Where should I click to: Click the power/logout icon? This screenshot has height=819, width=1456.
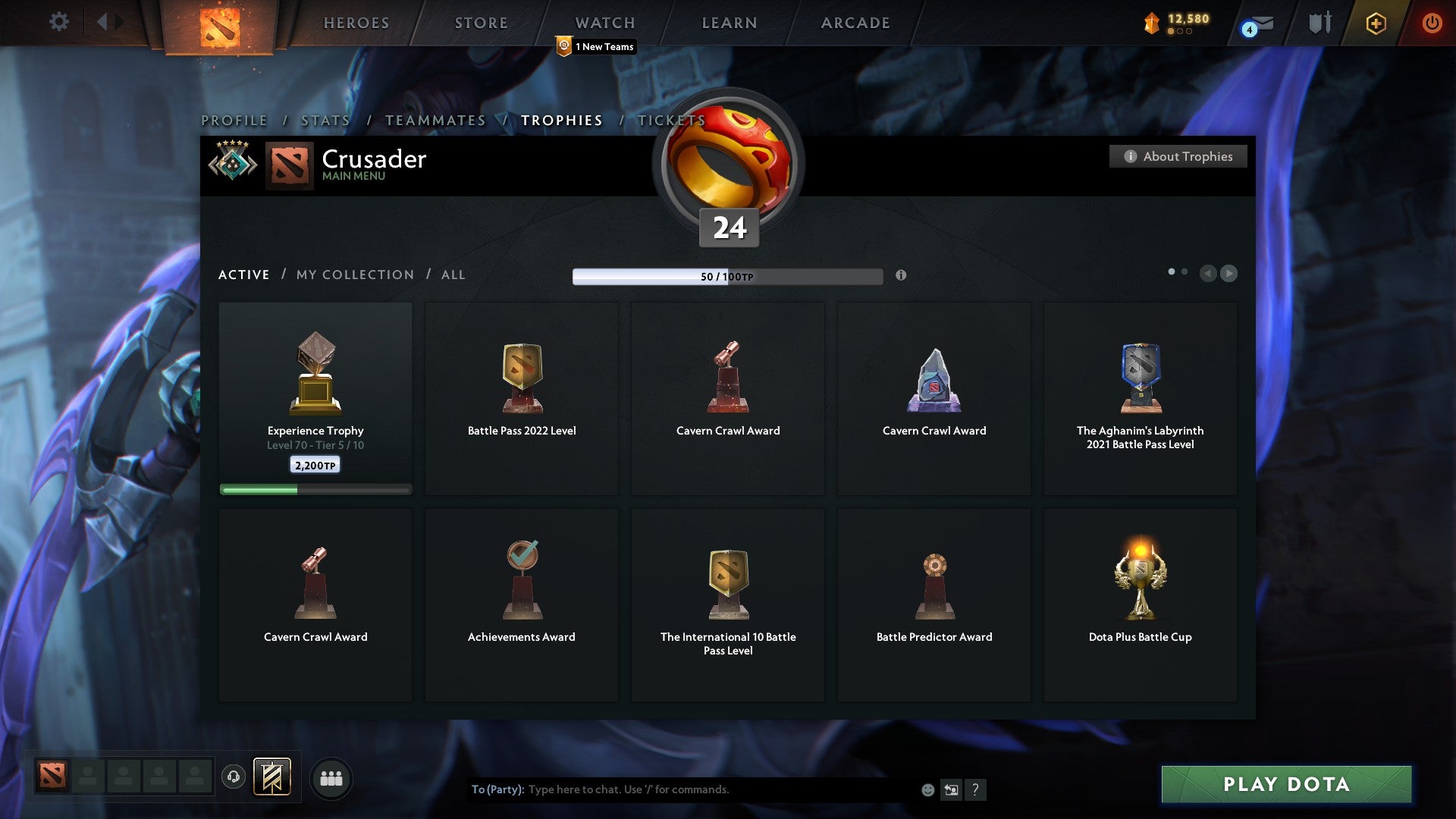tap(1432, 23)
